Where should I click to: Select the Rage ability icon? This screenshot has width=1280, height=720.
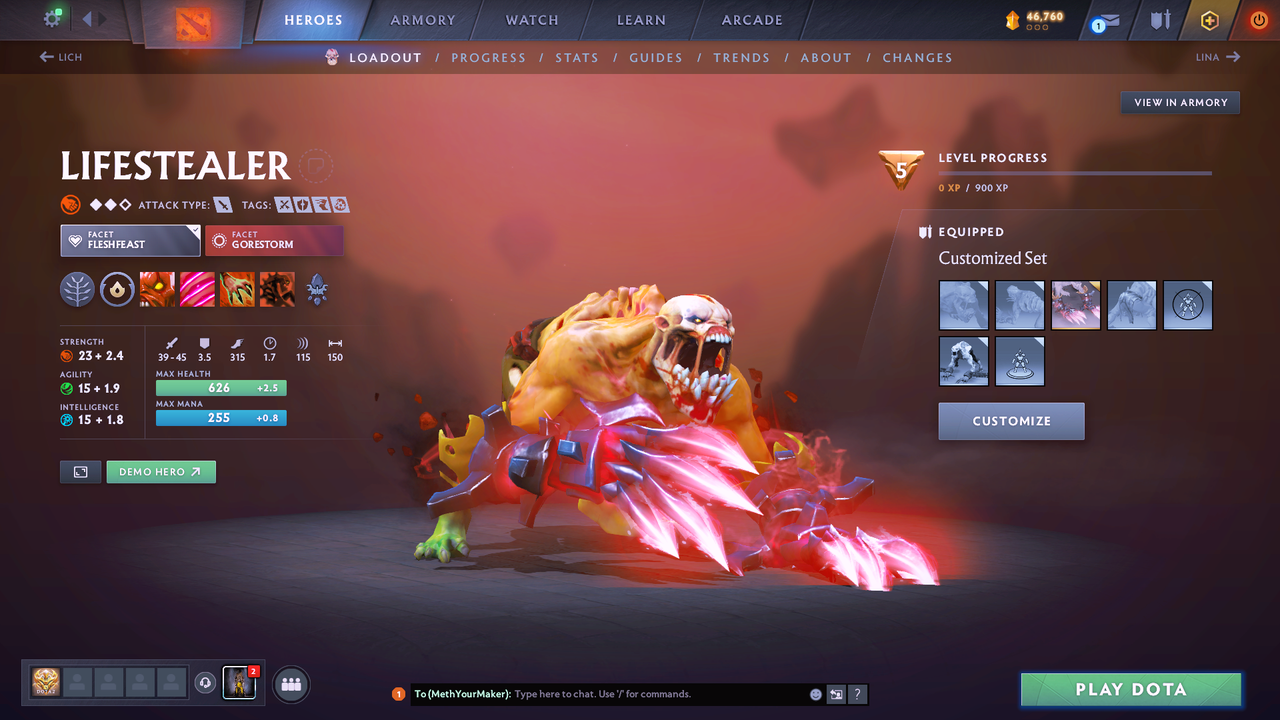(157, 289)
